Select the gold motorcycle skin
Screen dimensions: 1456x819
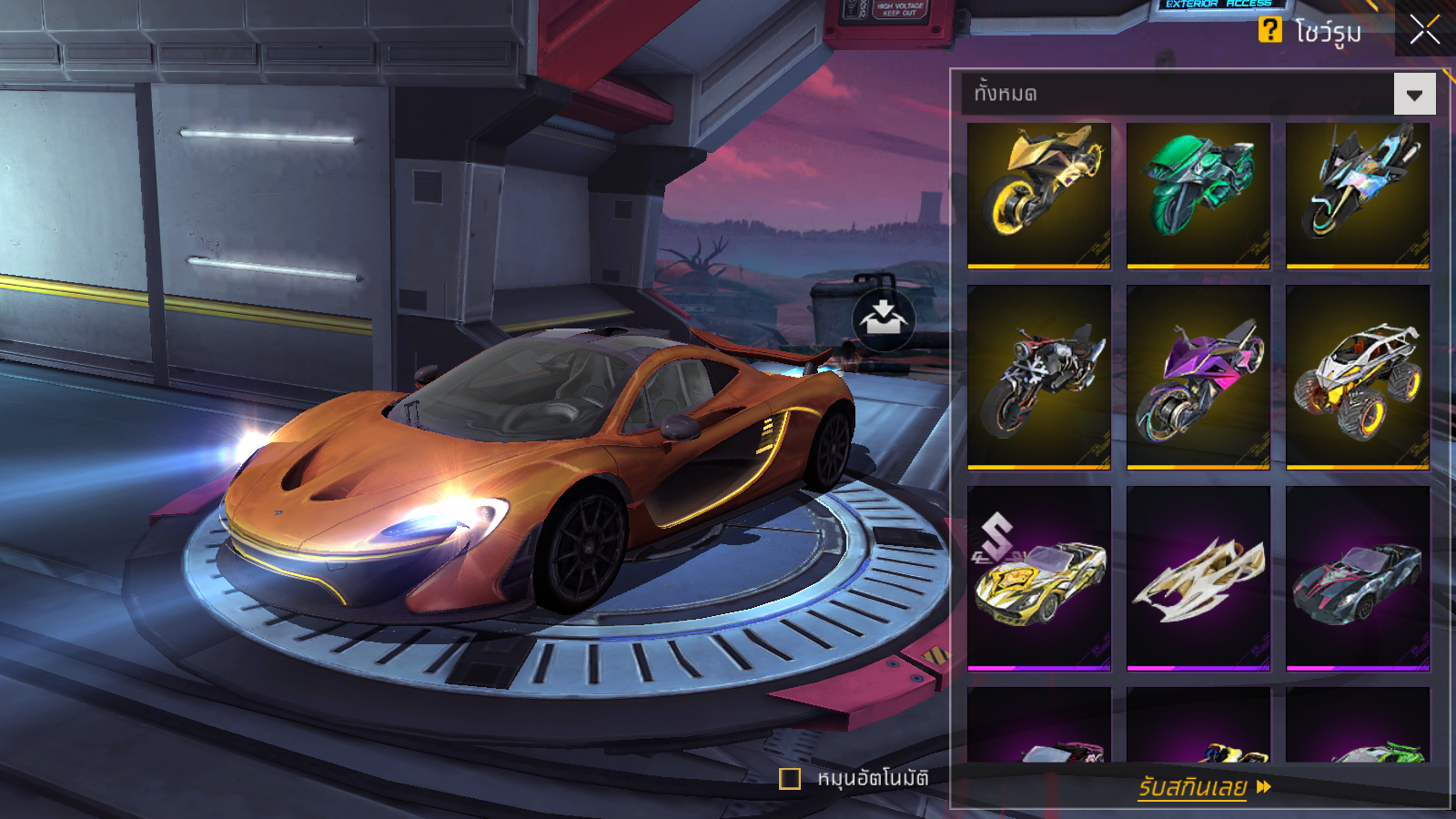1039,195
